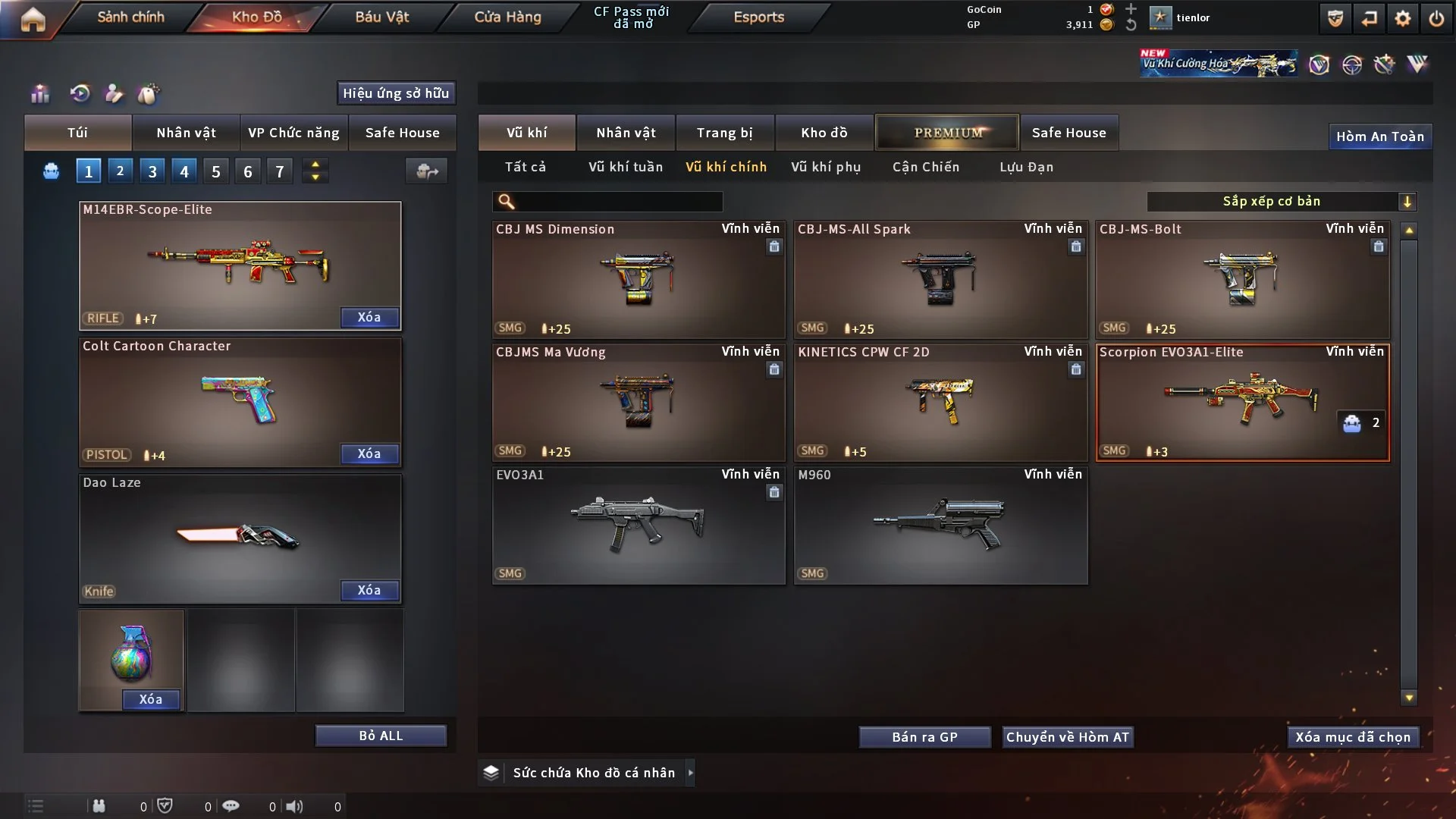Screen dimensions: 1456x819
Task: Click the weapon search field
Action: pyautogui.click(x=618, y=201)
